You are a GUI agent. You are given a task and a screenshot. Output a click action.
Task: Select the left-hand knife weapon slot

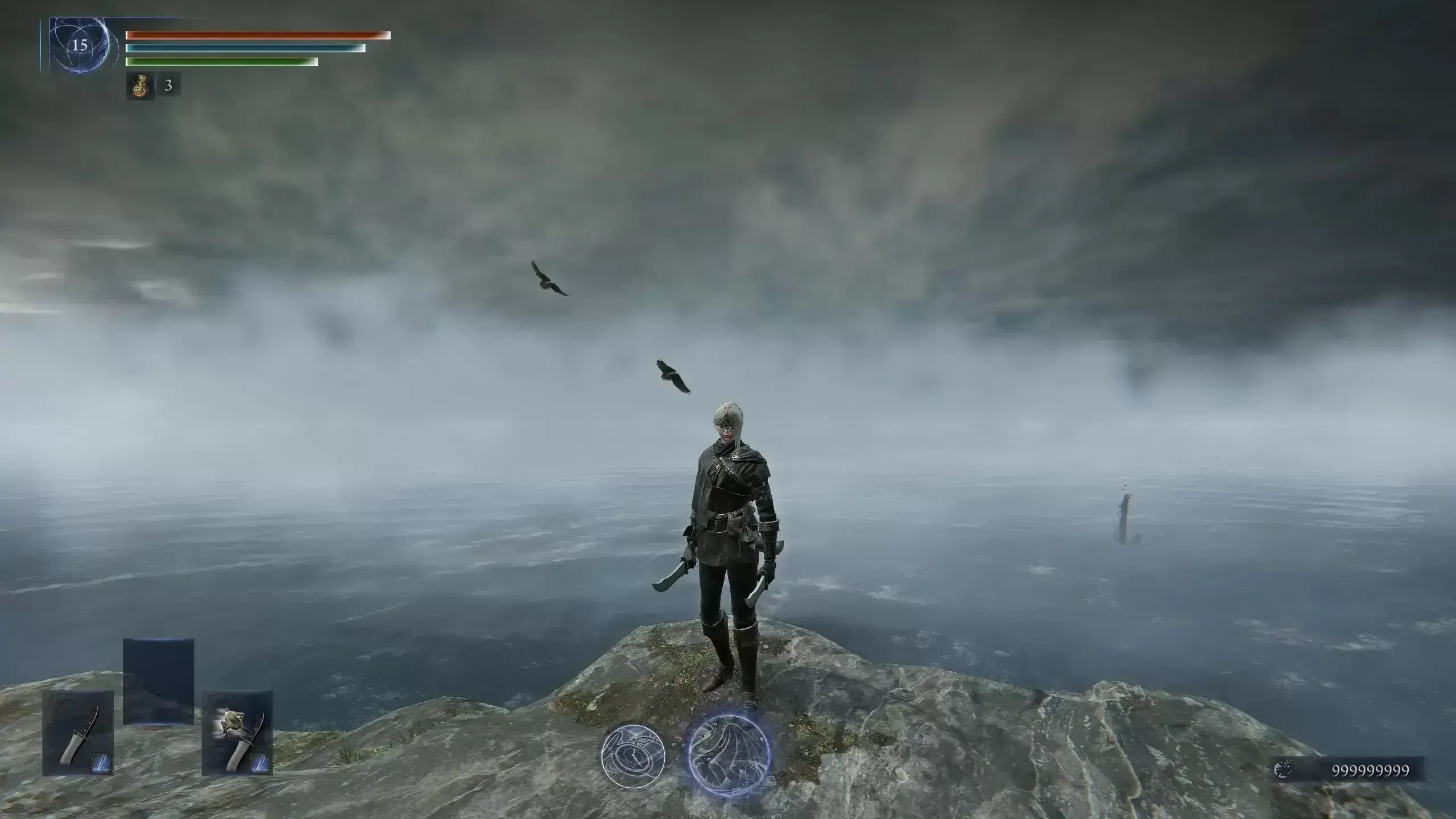point(78,733)
